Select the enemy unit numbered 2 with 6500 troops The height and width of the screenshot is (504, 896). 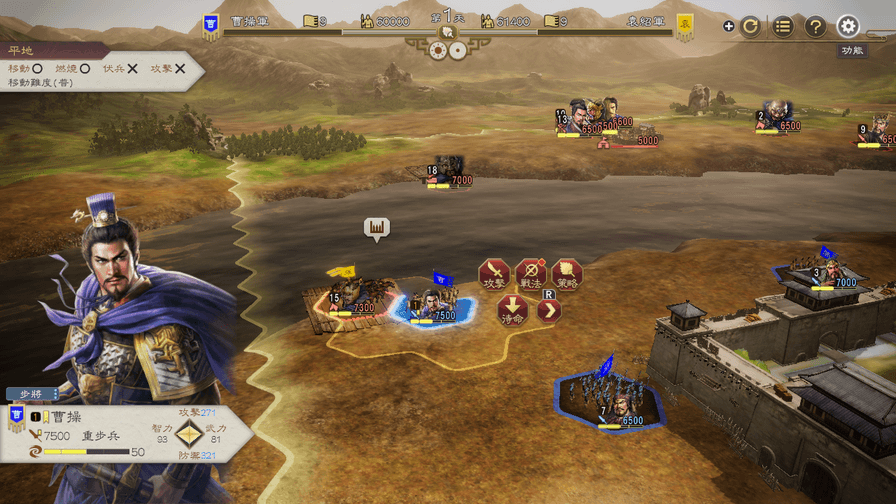point(776,115)
